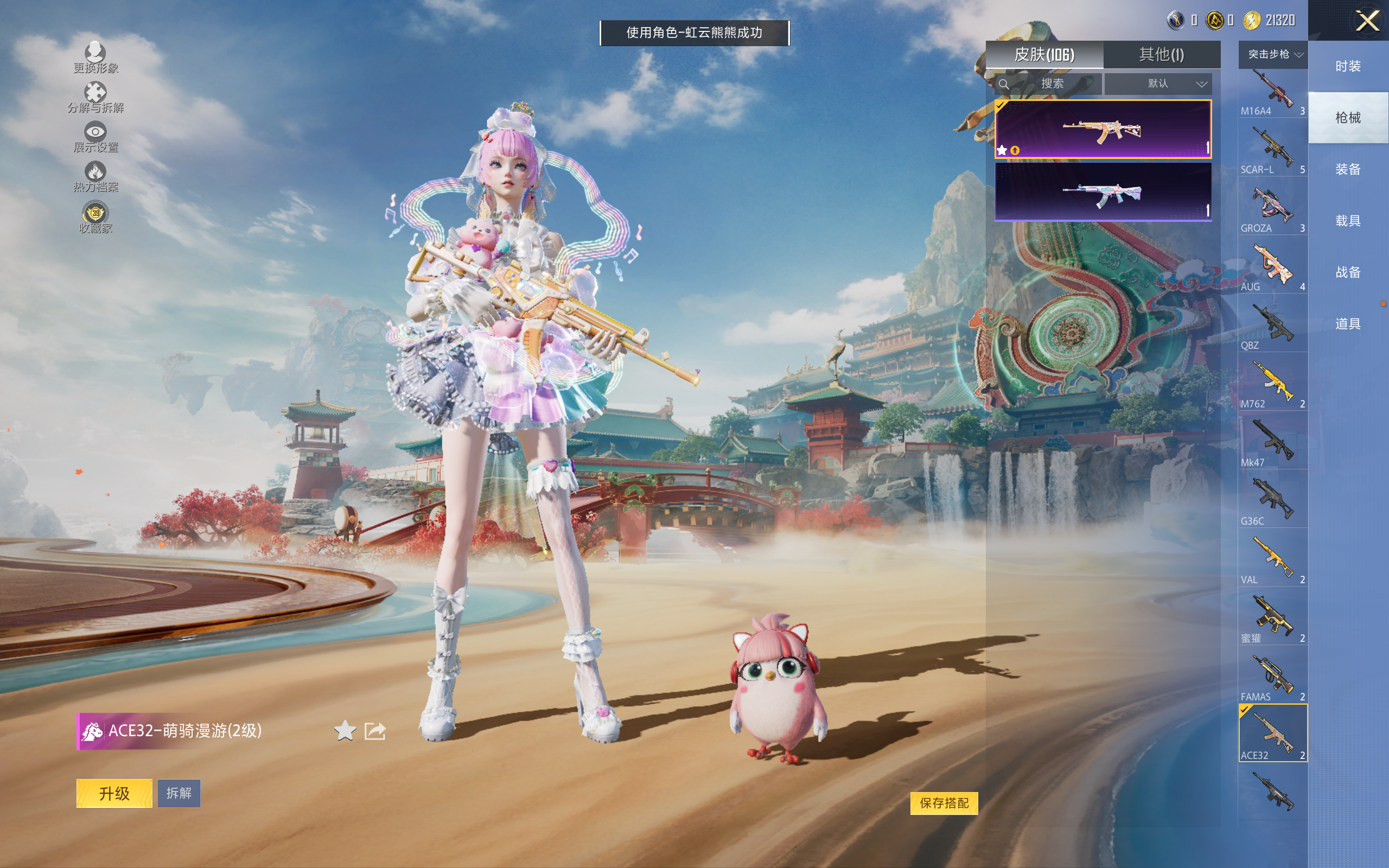Open the 时装 fashion category
1389x868 pixels.
[1347, 67]
